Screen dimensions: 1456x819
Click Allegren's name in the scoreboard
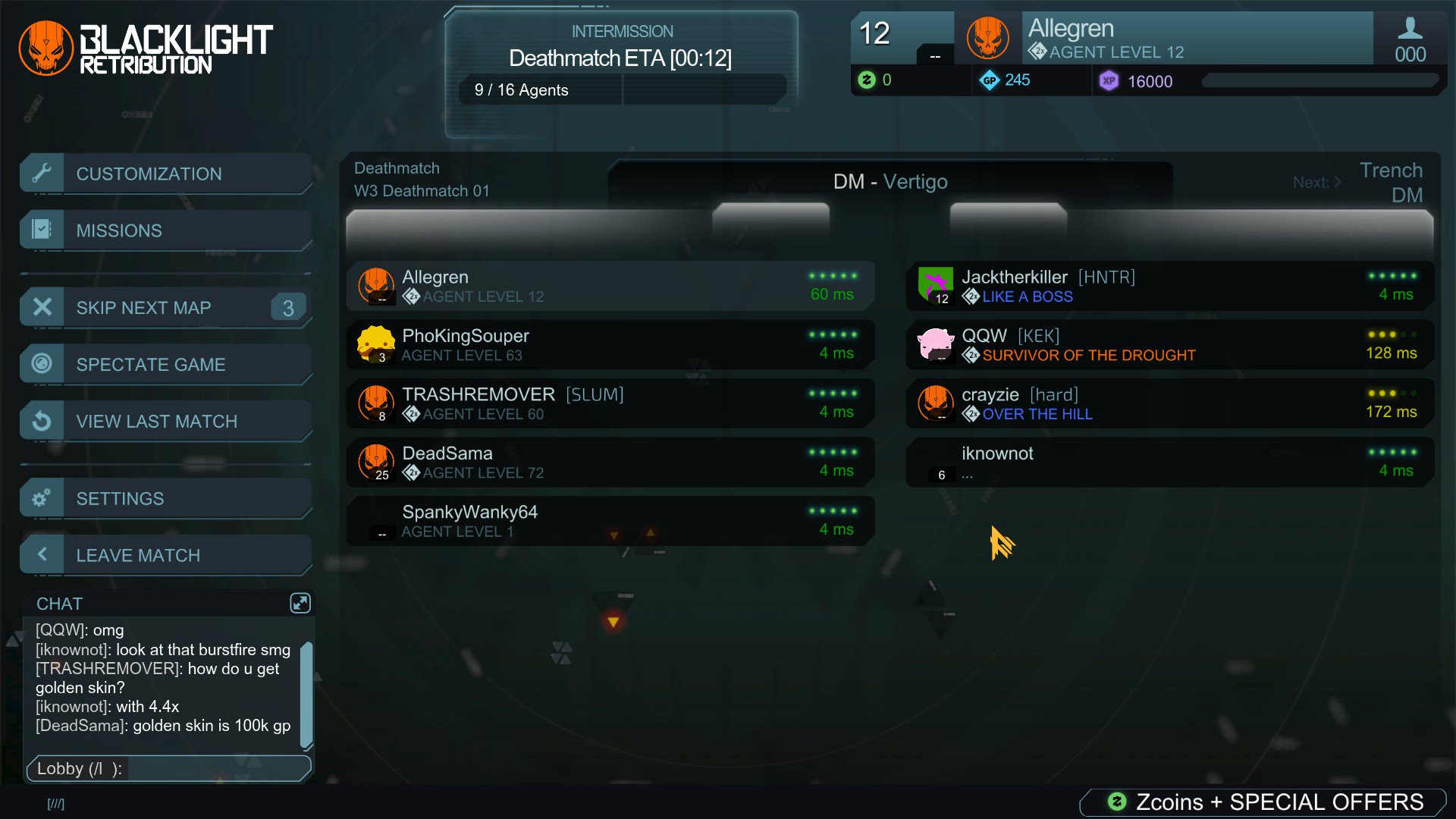[x=435, y=277]
